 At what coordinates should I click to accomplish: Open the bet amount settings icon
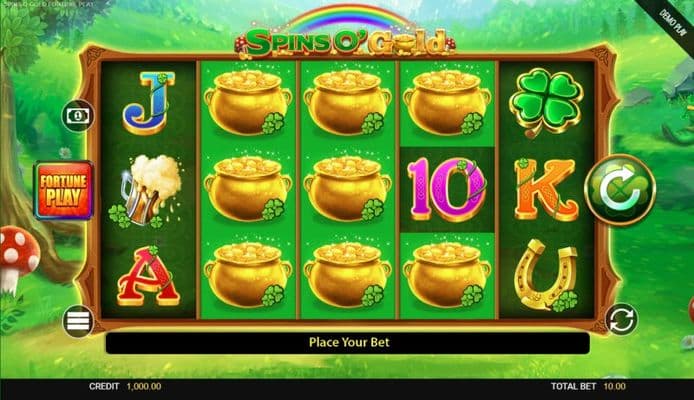[78, 116]
